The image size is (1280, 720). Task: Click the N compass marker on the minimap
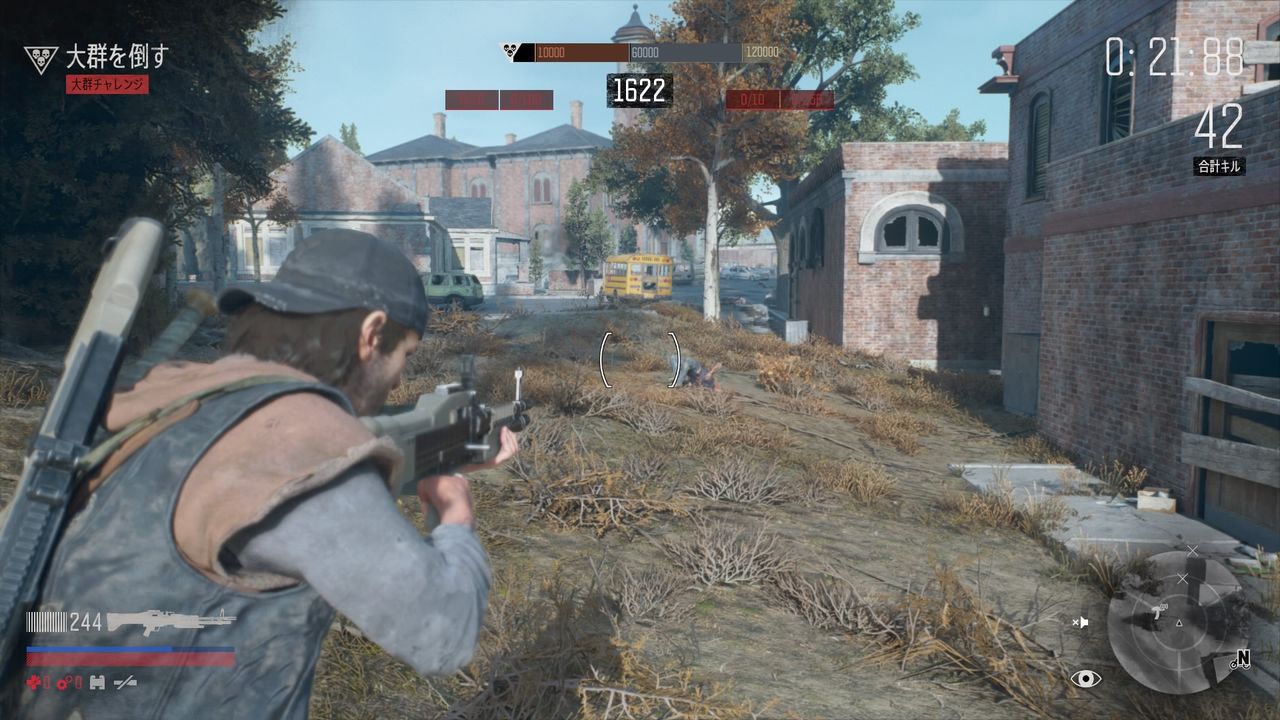pyautogui.click(x=1242, y=657)
